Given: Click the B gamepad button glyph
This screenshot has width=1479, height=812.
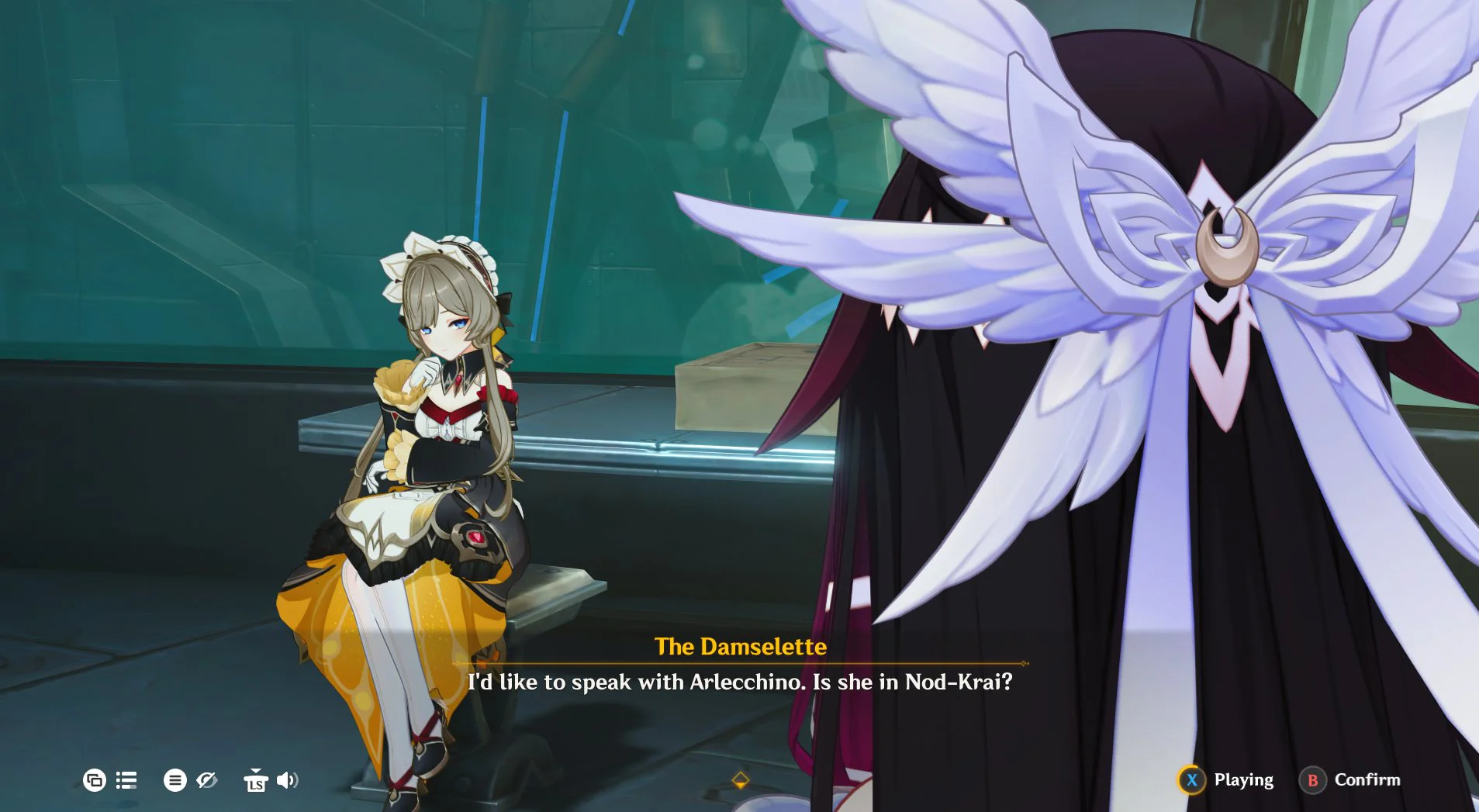Looking at the screenshot, I should [1311, 779].
